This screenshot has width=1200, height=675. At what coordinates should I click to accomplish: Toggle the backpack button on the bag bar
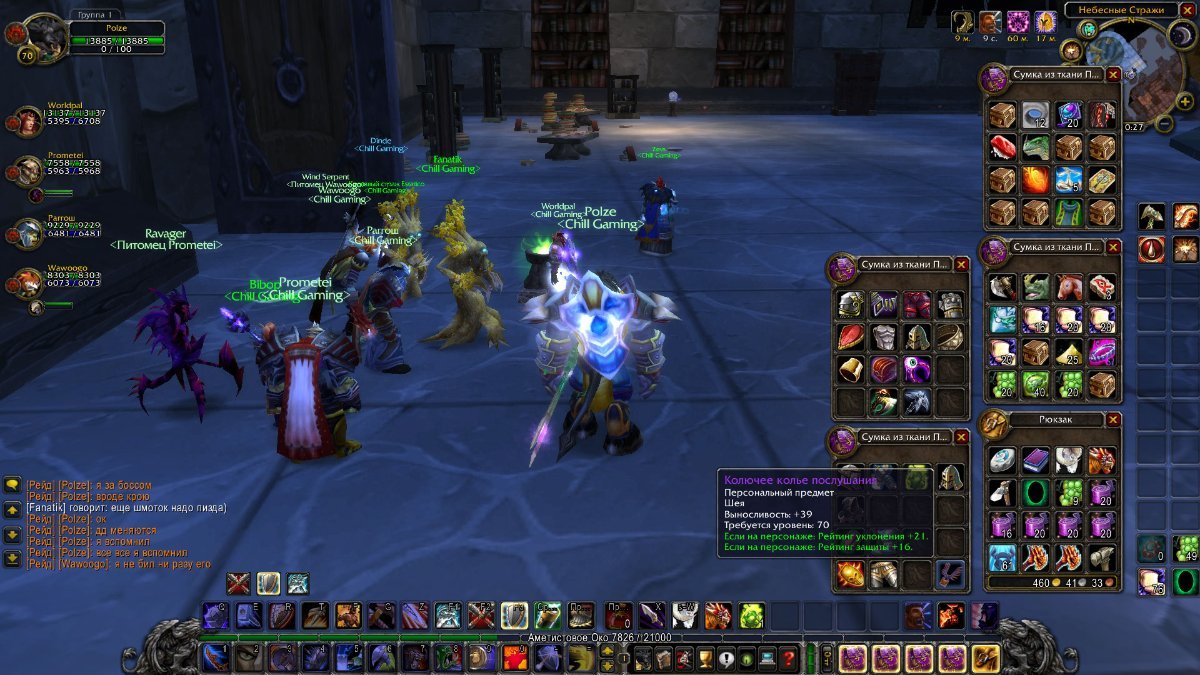coord(985,658)
